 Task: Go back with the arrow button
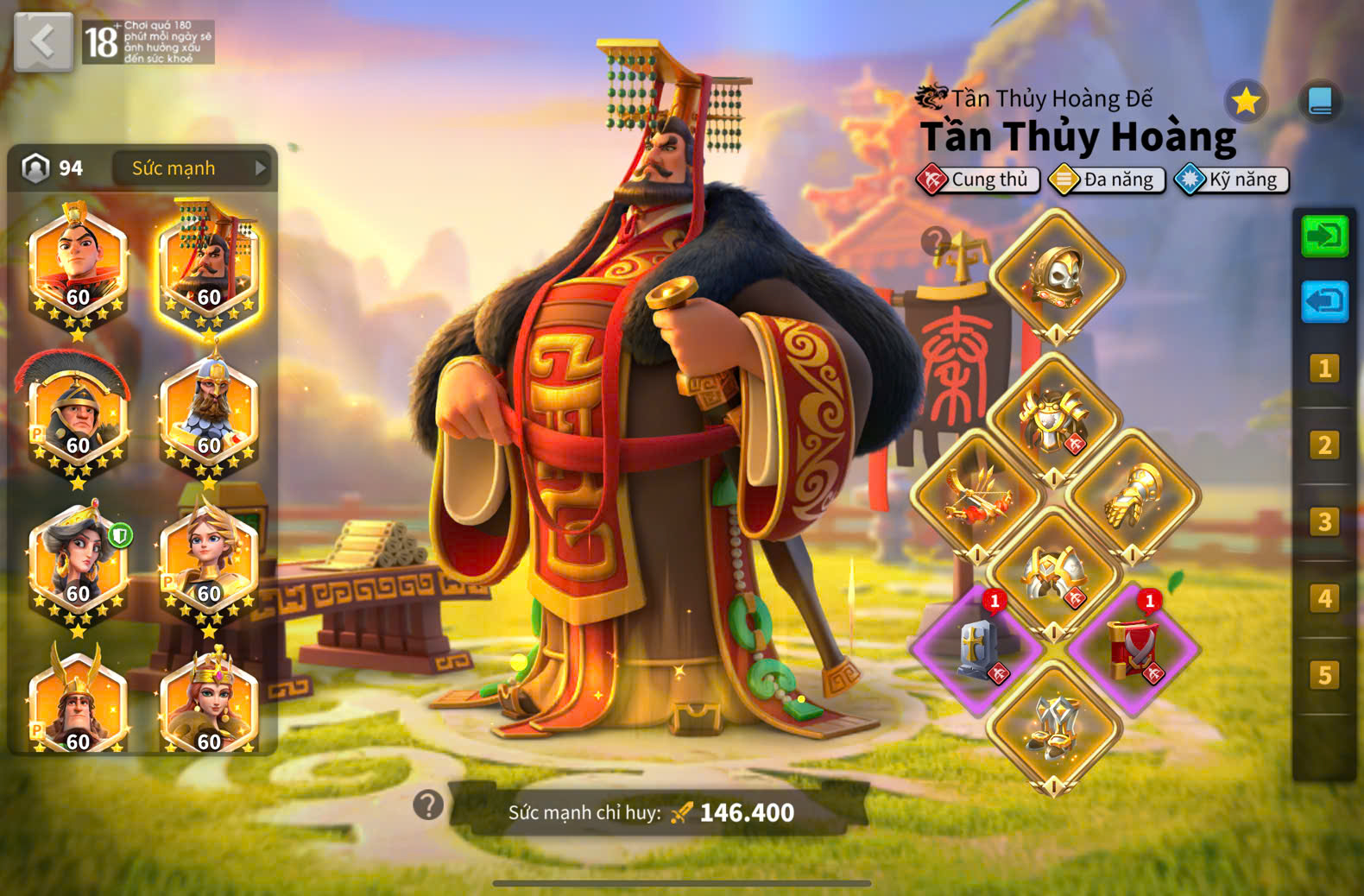[x=43, y=41]
